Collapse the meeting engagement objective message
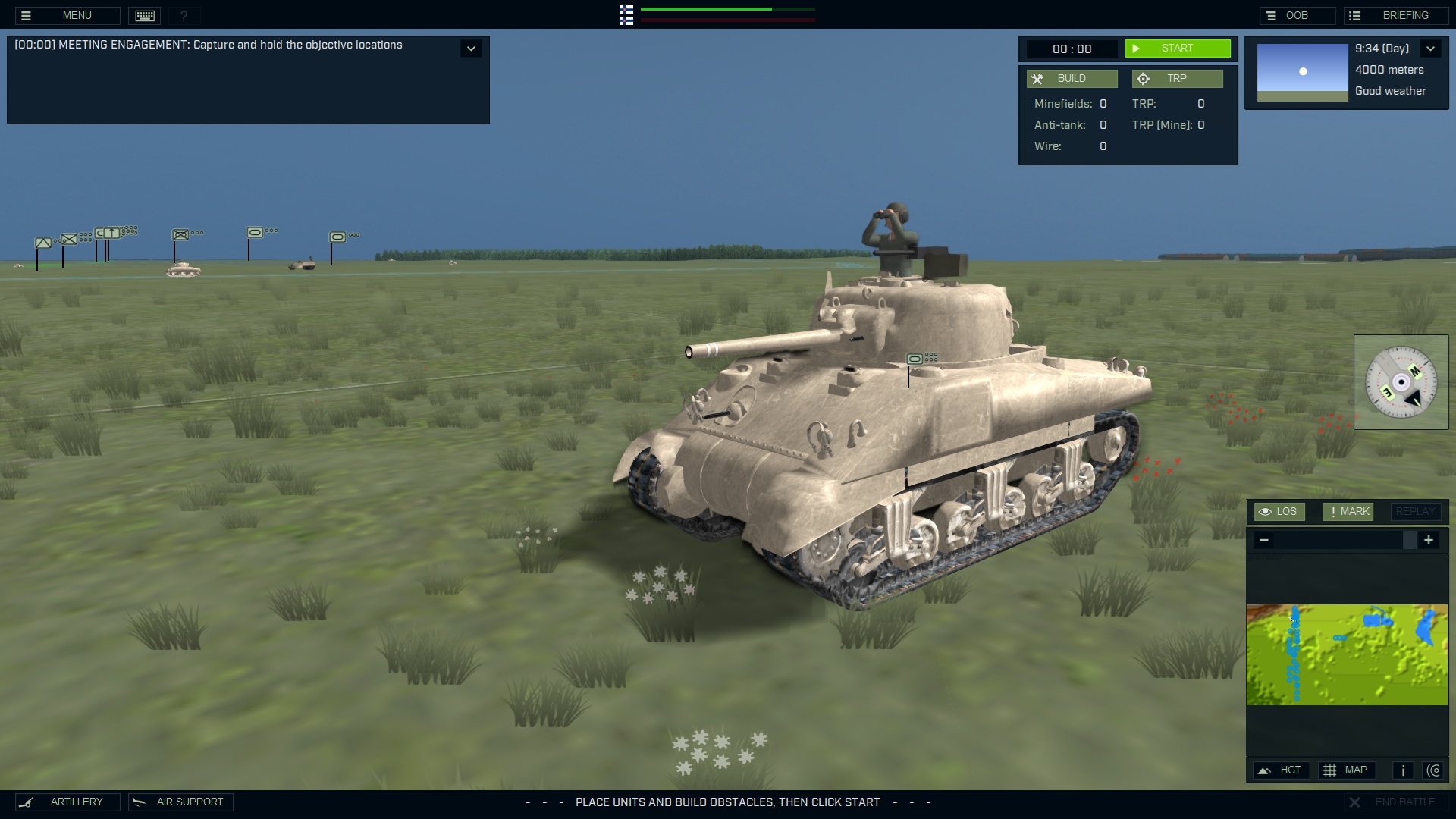Viewport: 1456px width, 819px height. click(x=471, y=48)
